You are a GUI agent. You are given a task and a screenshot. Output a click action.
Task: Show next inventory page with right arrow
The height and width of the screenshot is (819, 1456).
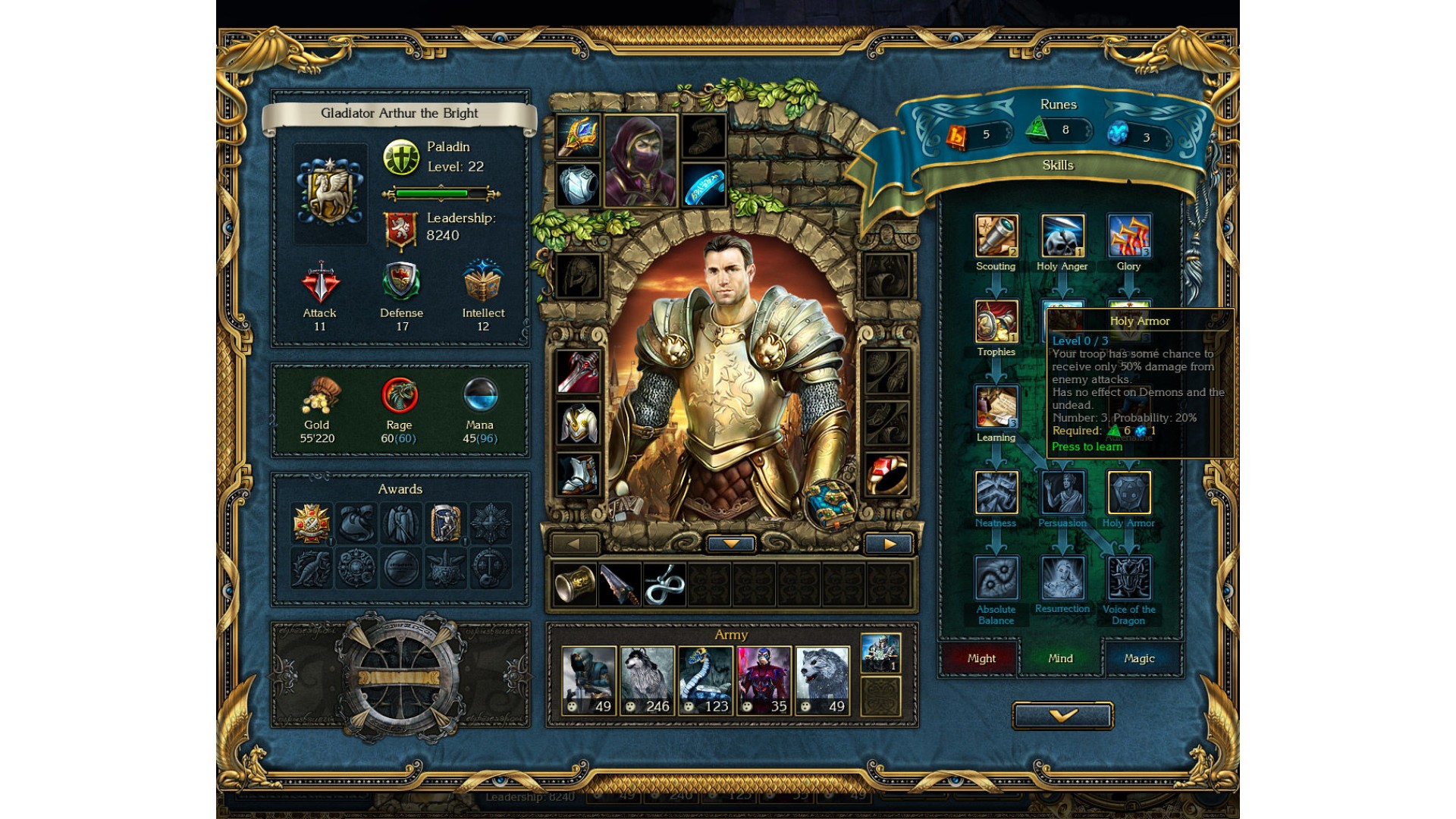click(x=889, y=544)
